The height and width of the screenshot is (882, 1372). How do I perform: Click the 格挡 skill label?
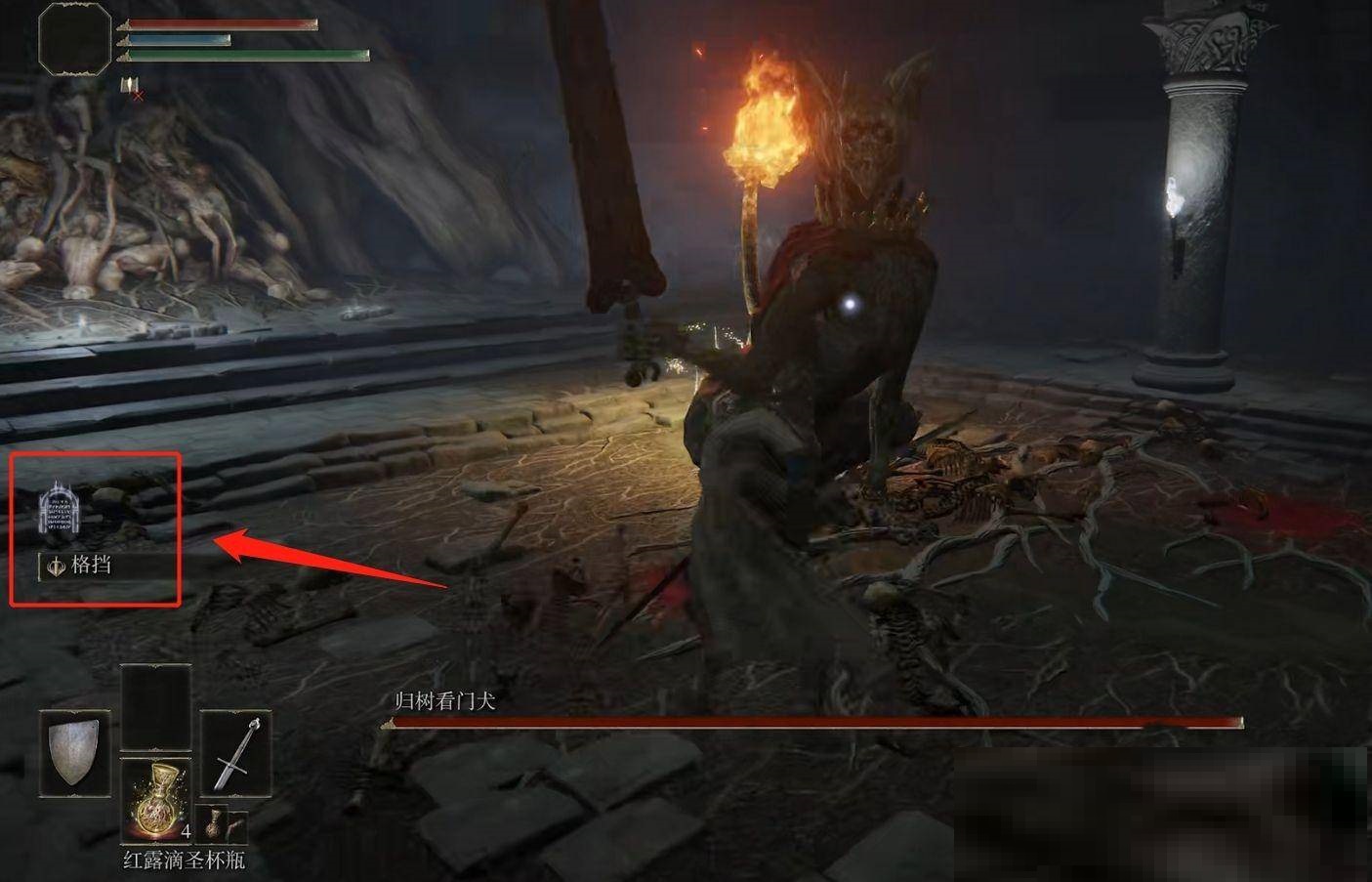click(91, 565)
